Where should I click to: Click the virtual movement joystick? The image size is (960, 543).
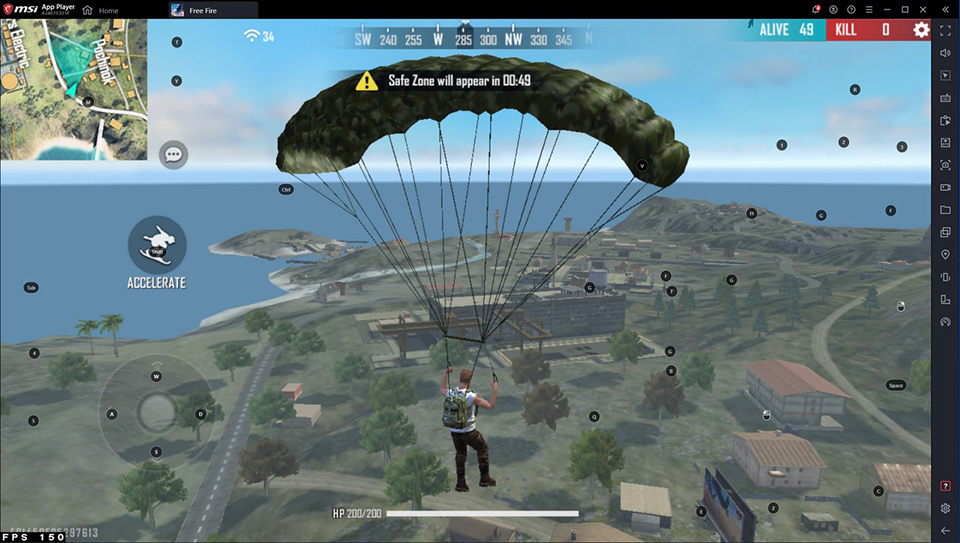pyautogui.click(x=156, y=412)
